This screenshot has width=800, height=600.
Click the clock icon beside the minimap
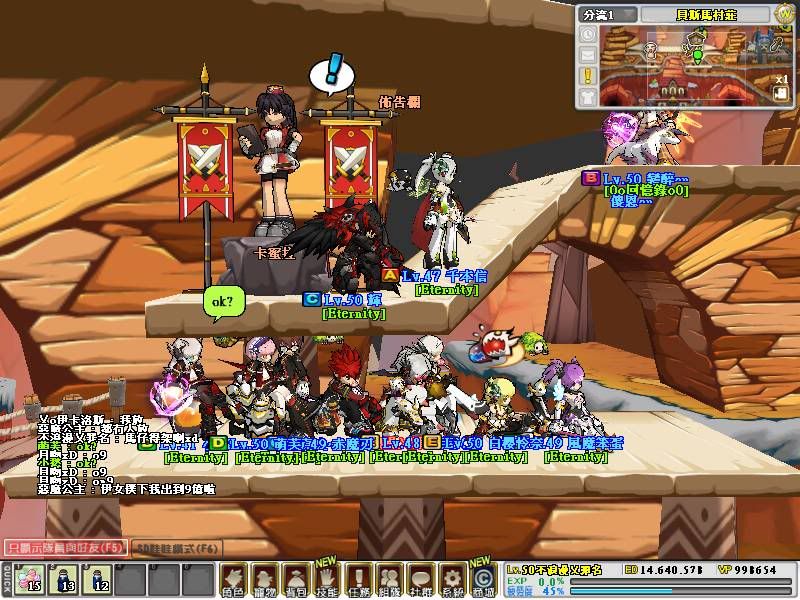click(587, 35)
